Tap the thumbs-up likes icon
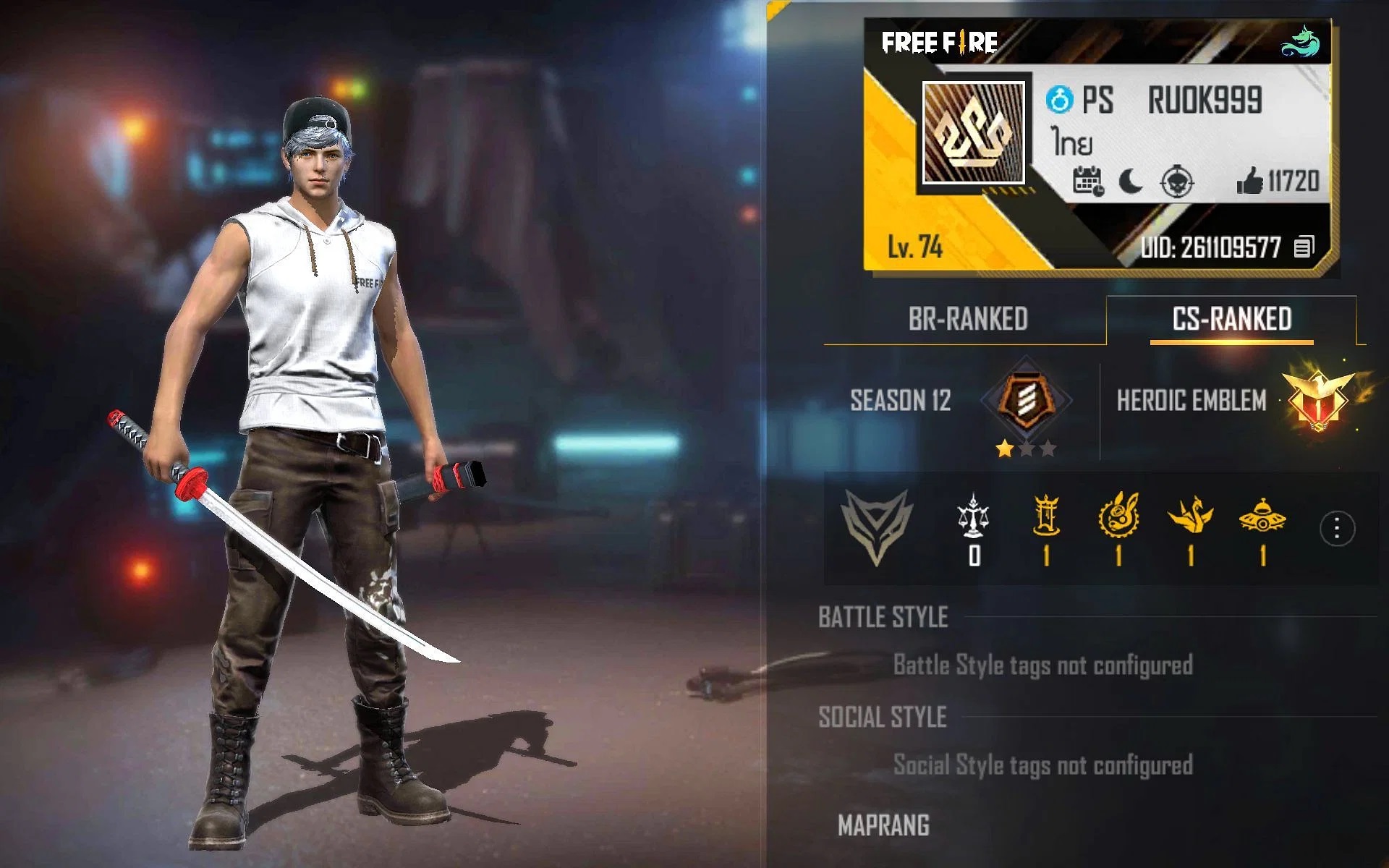This screenshot has height=868, width=1389. tap(1249, 181)
